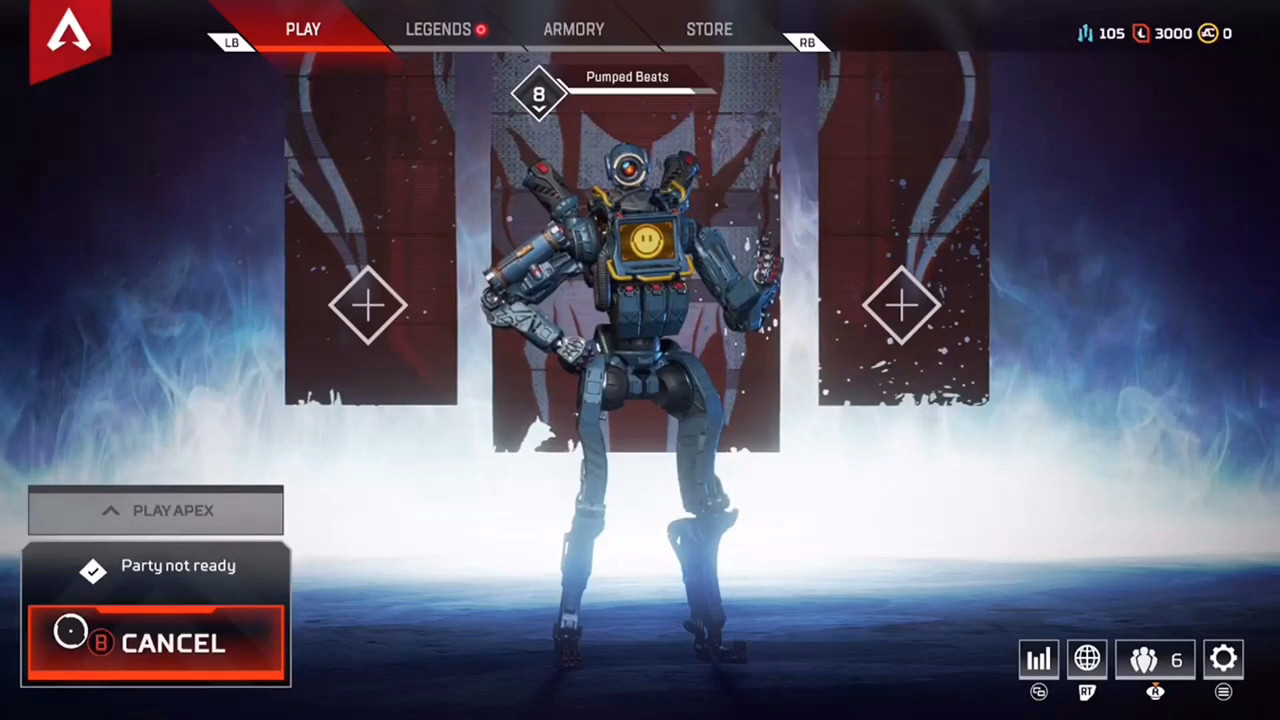Open the Store from the top menu
This screenshot has height=720, width=1280.
pyautogui.click(x=709, y=29)
